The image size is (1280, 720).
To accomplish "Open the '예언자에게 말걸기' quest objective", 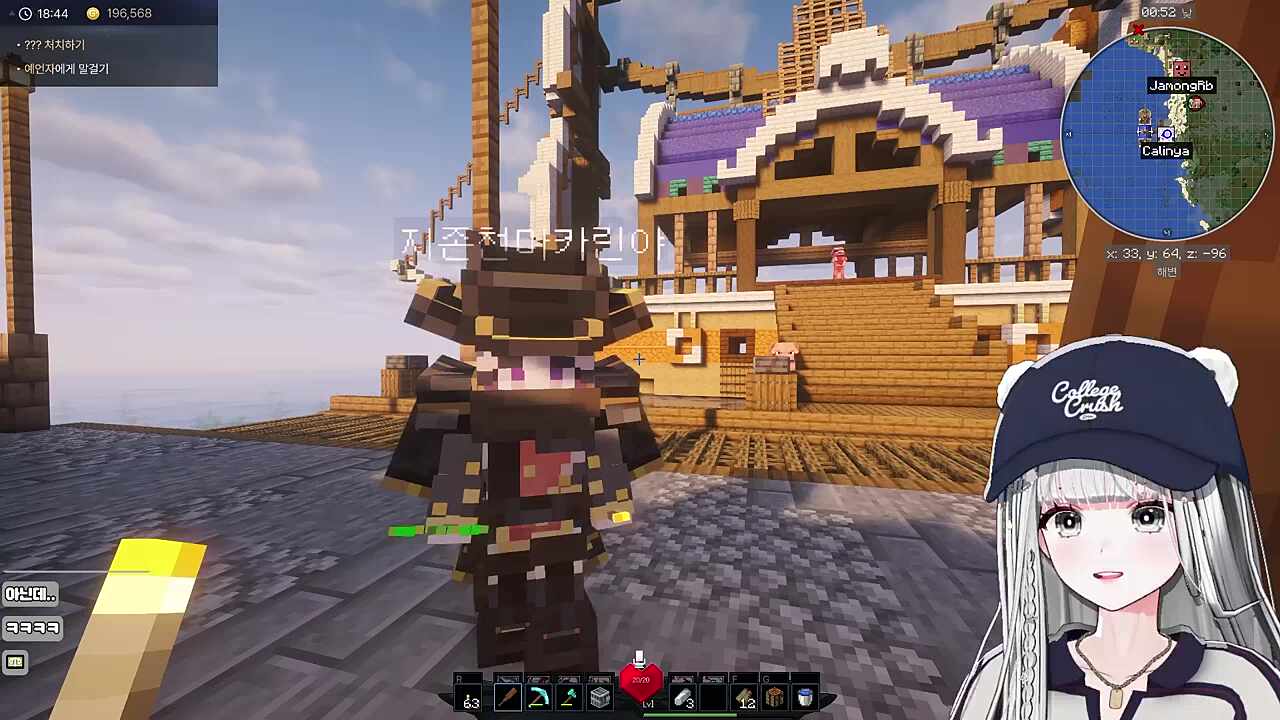I will (x=66, y=69).
